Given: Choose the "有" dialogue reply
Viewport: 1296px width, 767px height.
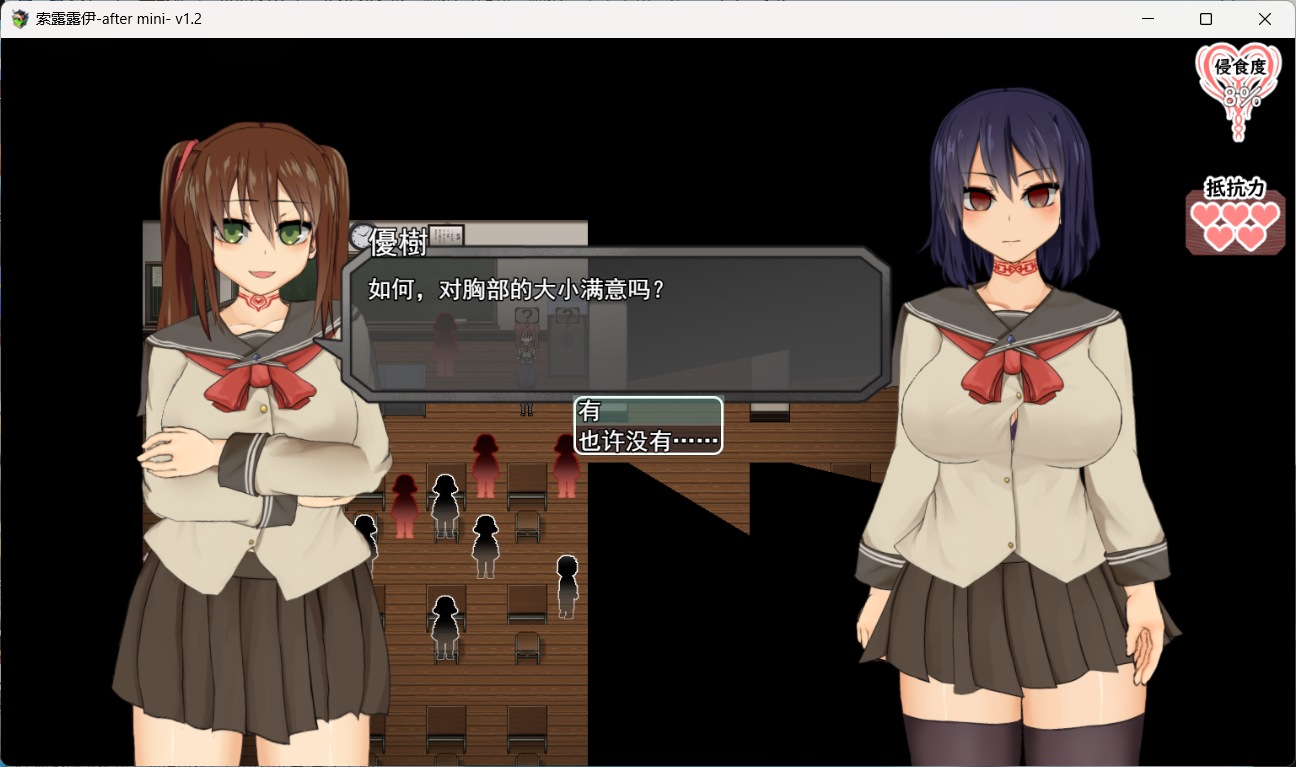Looking at the screenshot, I should pyautogui.click(x=647, y=411).
